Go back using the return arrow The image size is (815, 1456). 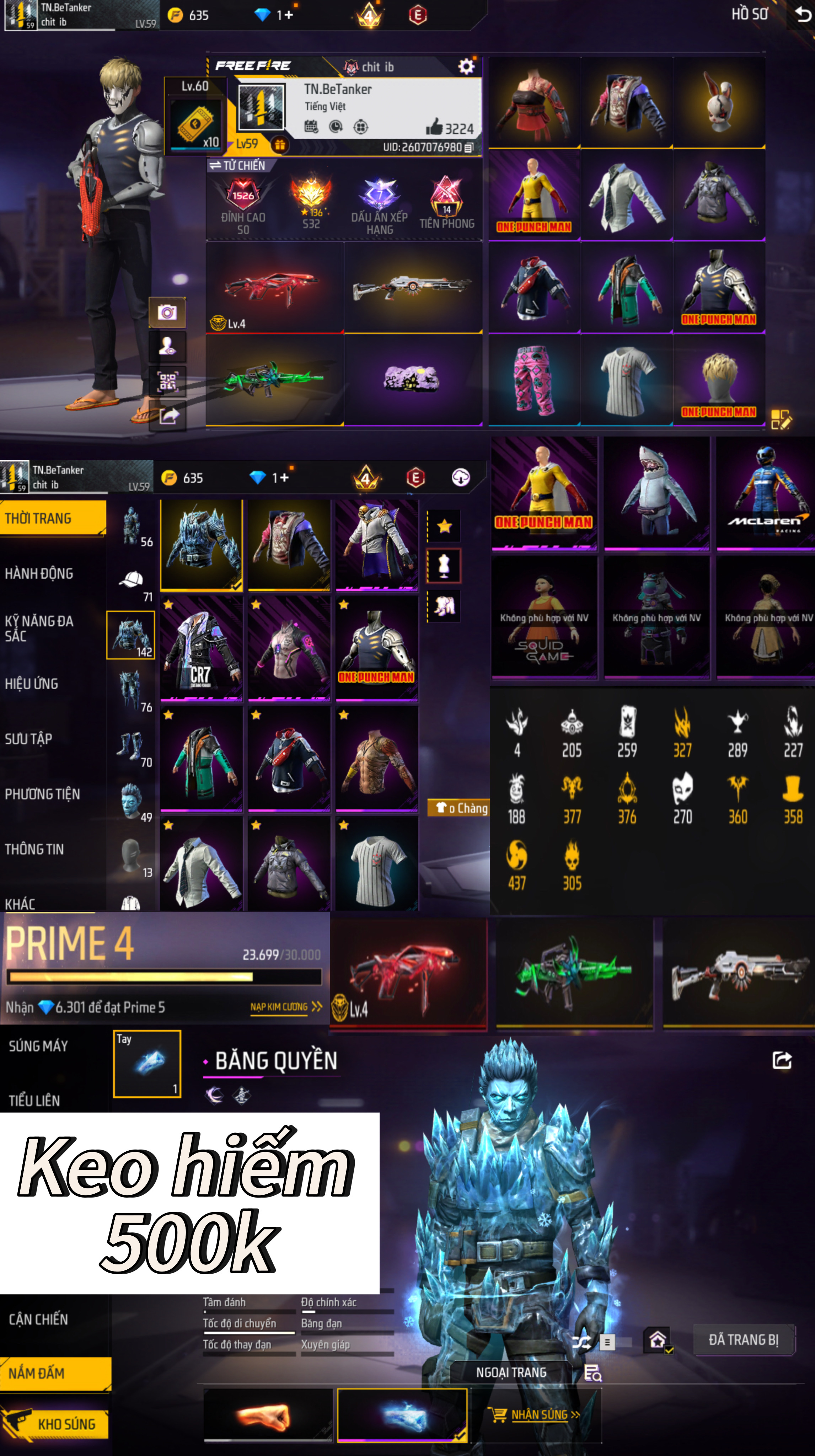(802, 14)
